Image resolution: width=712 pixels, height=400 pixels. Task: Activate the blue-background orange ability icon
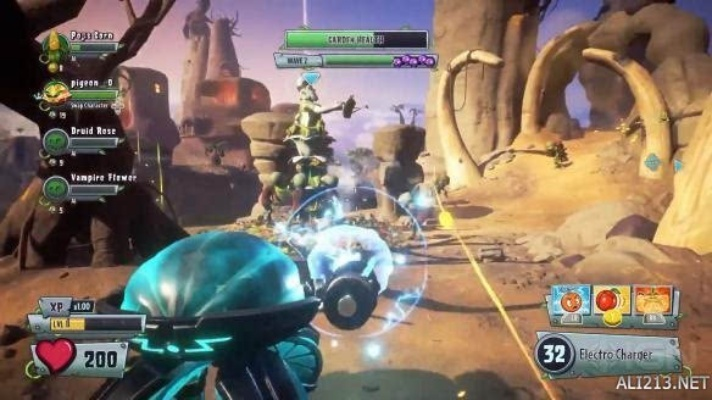(x=570, y=302)
